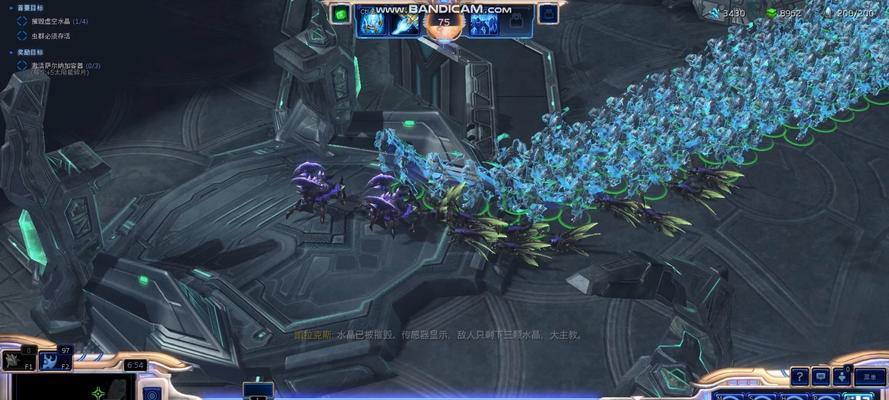The image size is (889, 400).
Task: Click the green crystal button on top bar
Action: (341, 14)
